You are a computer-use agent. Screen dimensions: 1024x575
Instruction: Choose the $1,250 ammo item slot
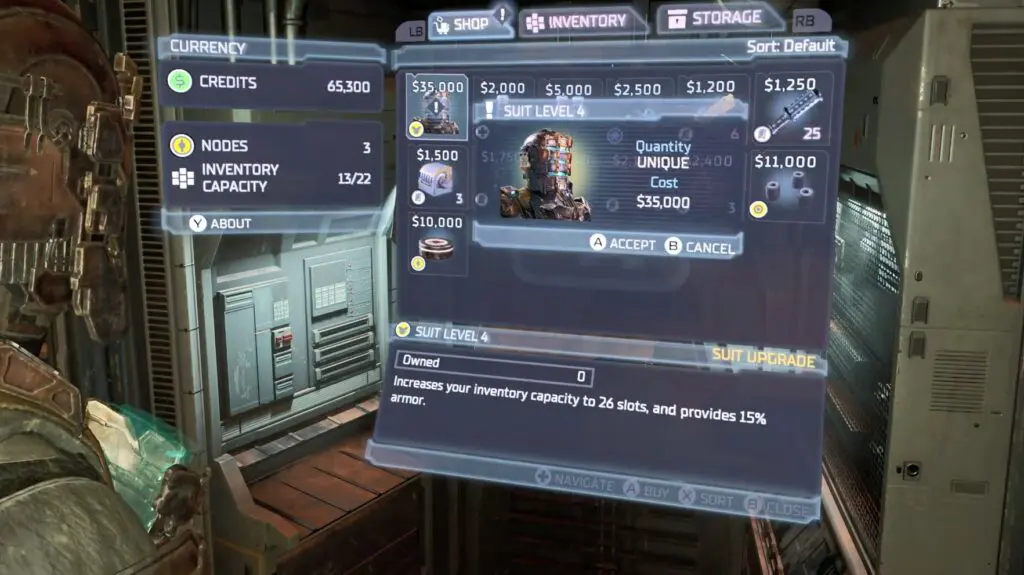click(x=790, y=108)
